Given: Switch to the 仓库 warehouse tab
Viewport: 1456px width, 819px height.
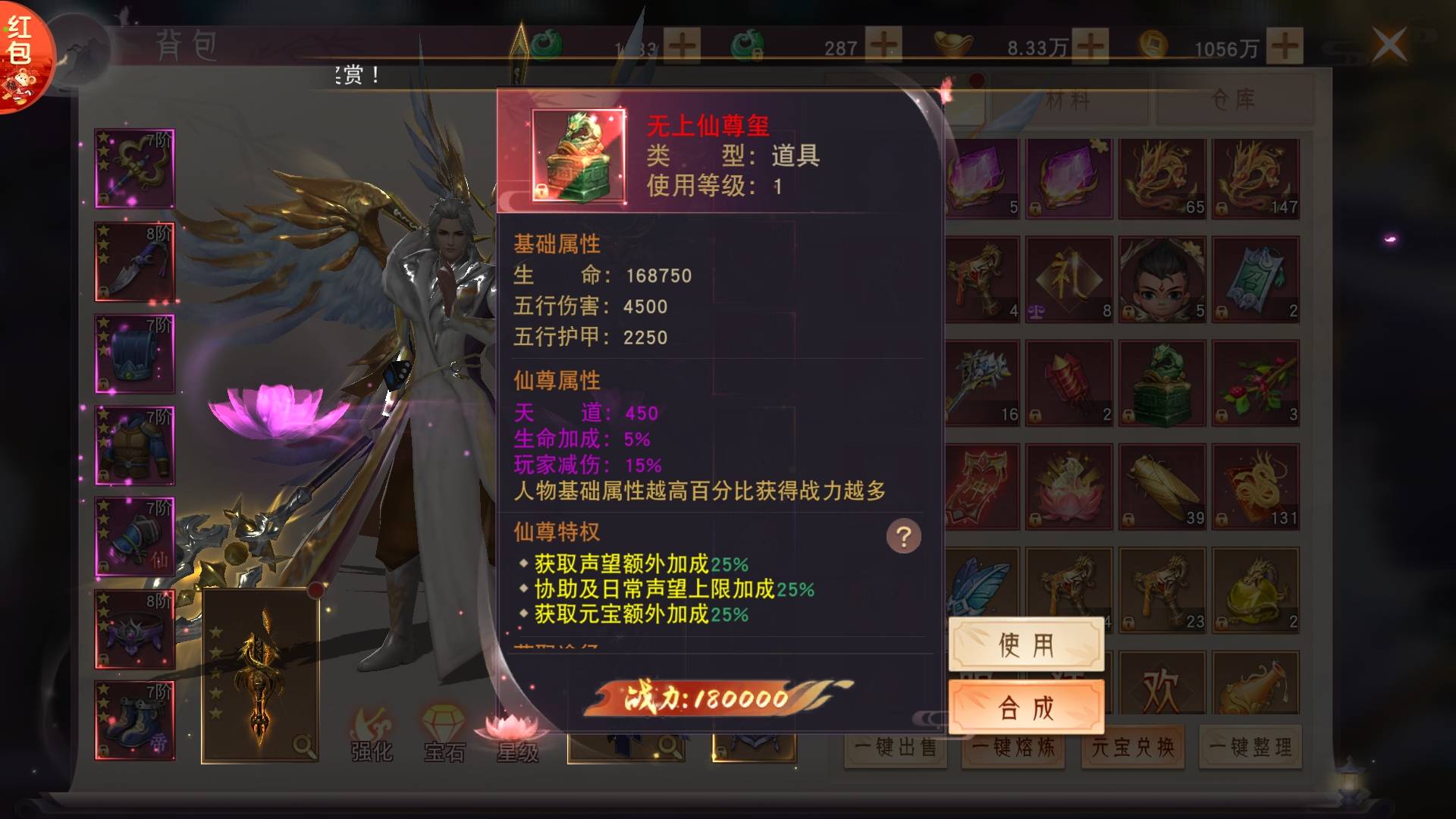Looking at the screenshot, I should click(x=1234, y=100).
